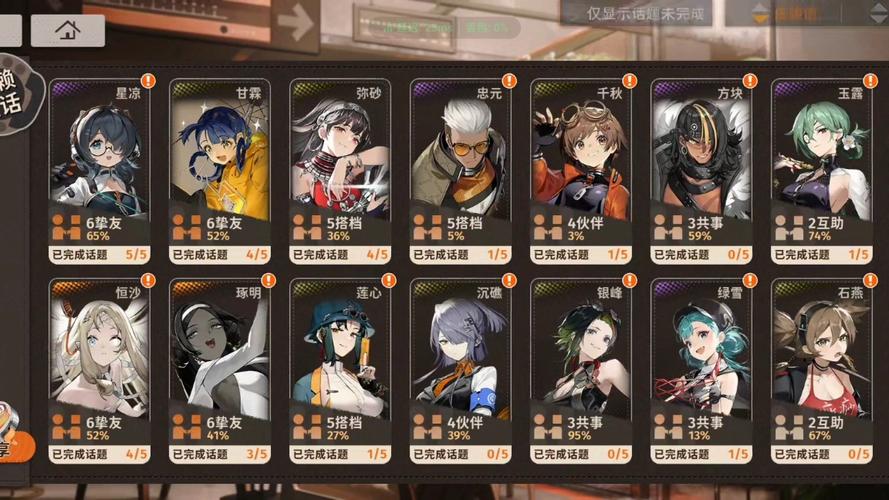Click the purple-haired 沉礁 card
The height and width of the screenshot is (500, 889).
pos(461,370)
